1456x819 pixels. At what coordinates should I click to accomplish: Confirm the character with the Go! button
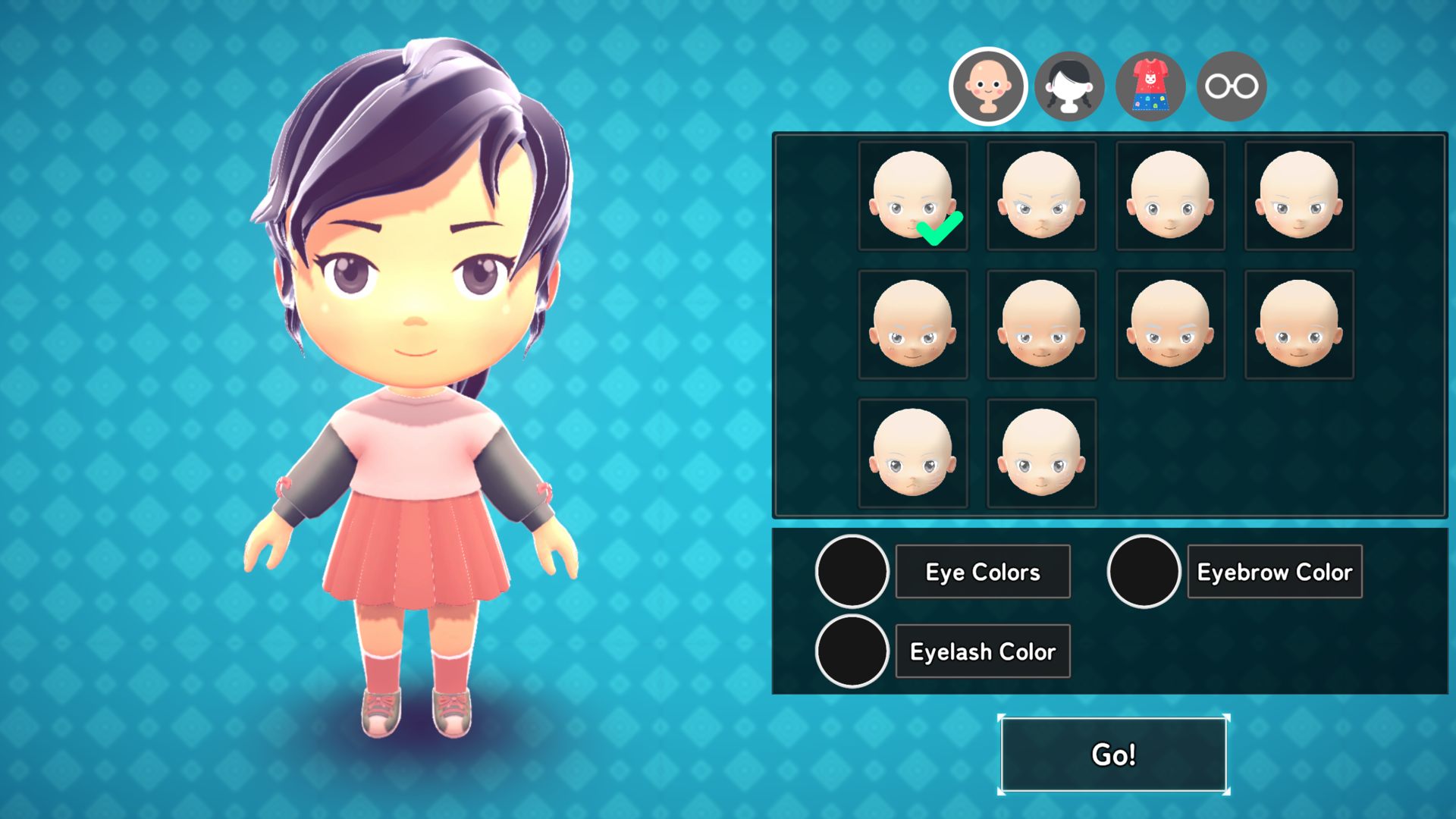pyautogui.click(x=1113, y=755)
